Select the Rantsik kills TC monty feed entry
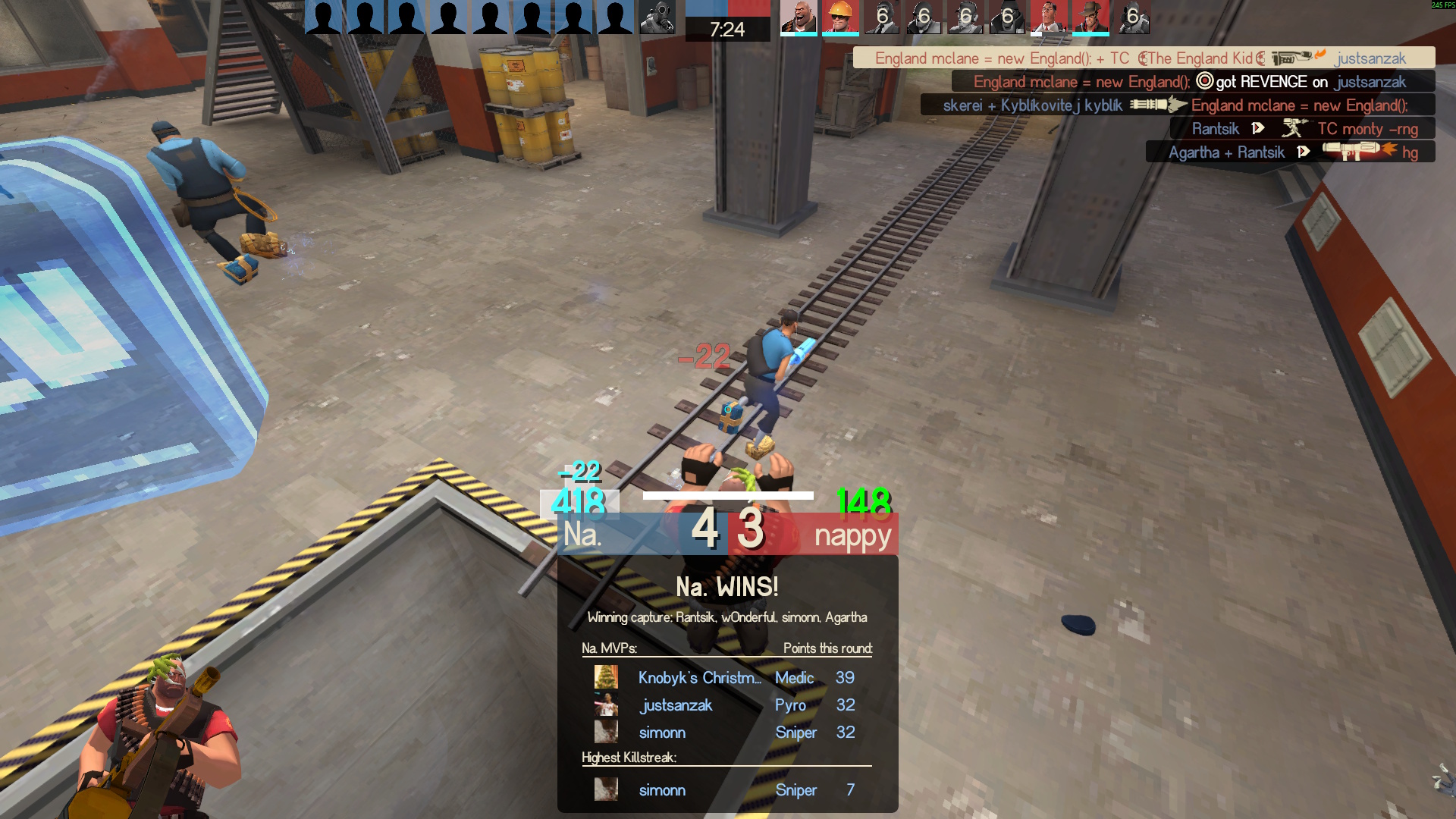 pos(1302,128)
